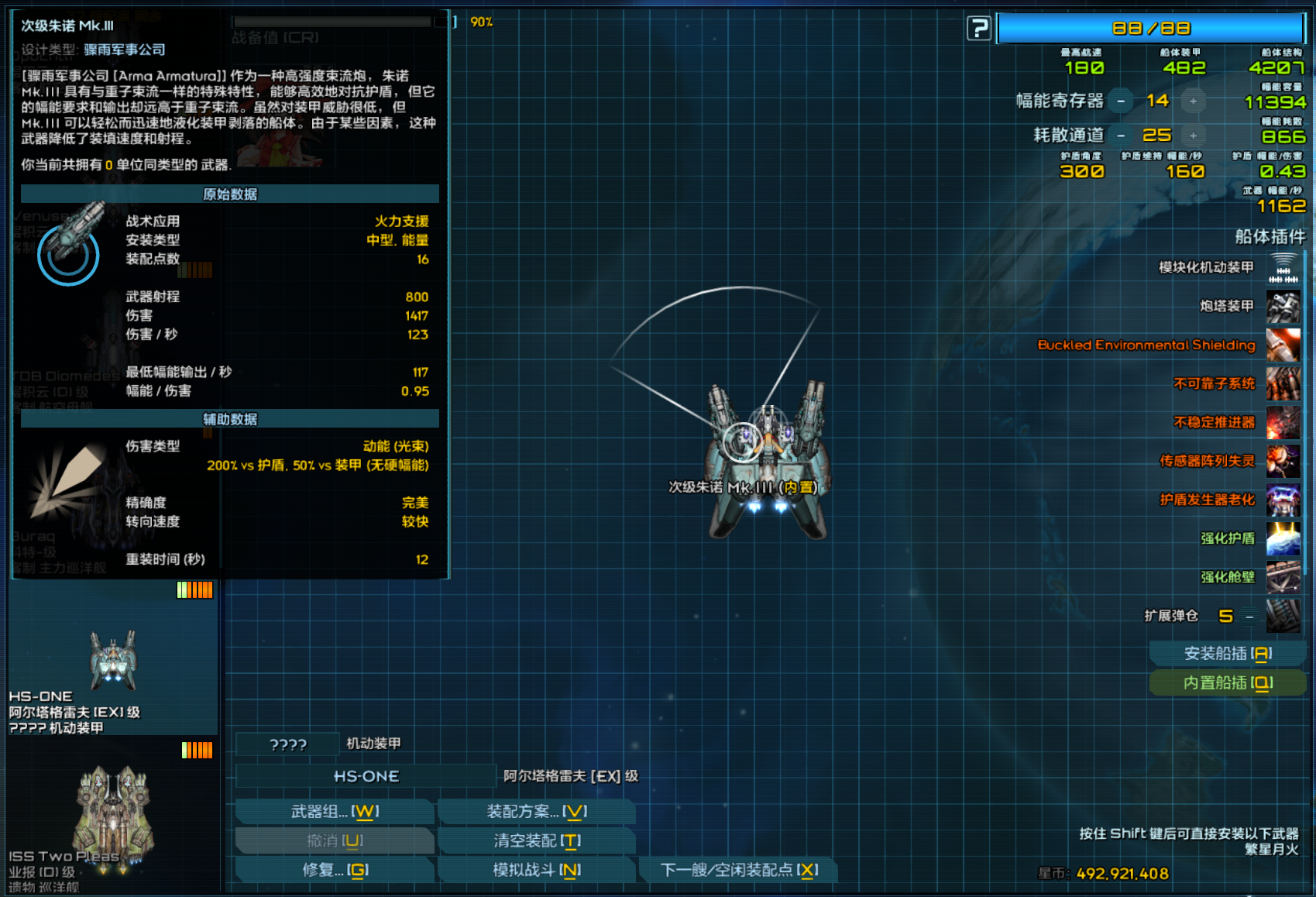Click the 安装船插 [A] button

pos(1228,653)
